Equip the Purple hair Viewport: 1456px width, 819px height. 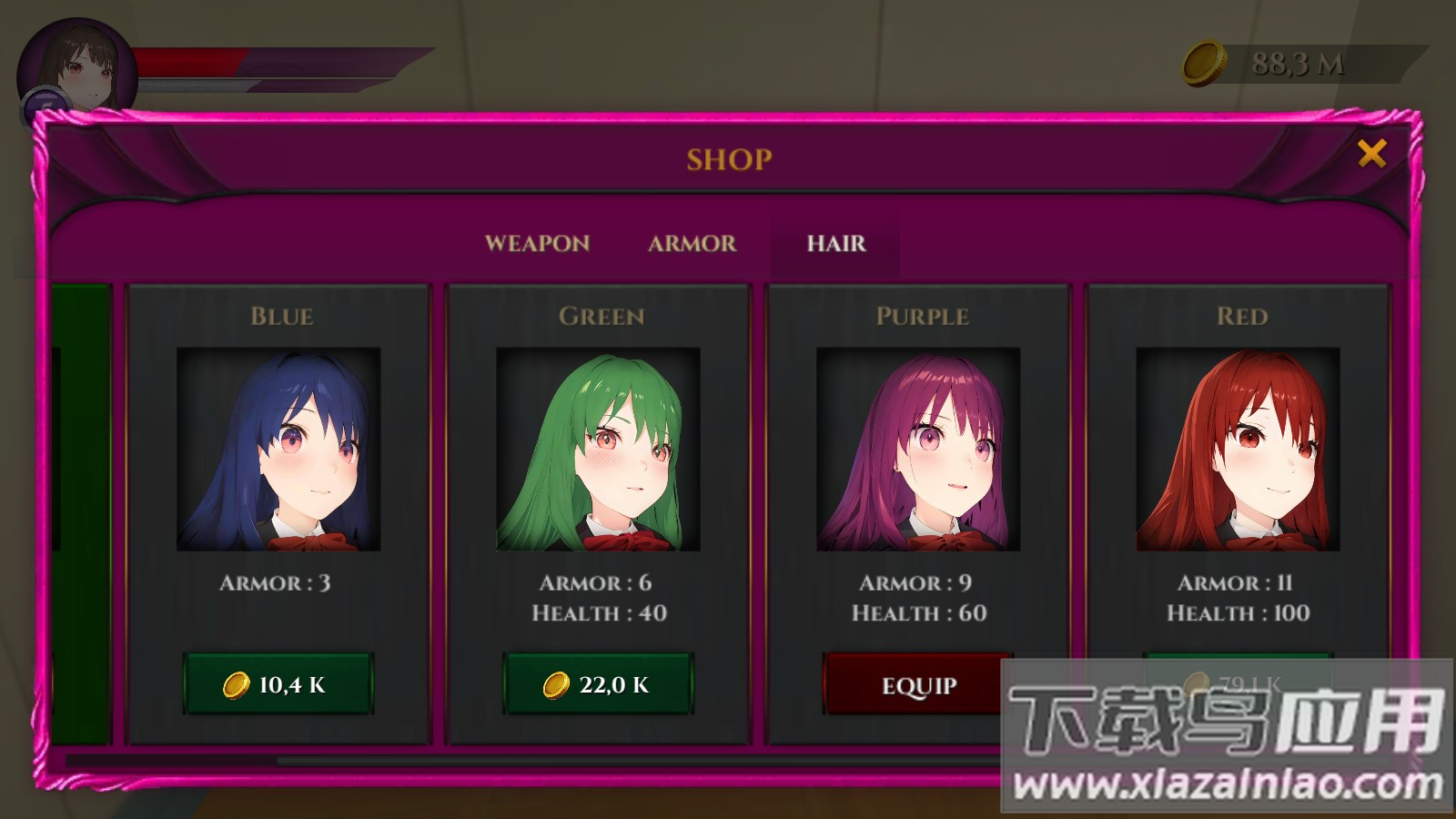[x=917, y=685]
